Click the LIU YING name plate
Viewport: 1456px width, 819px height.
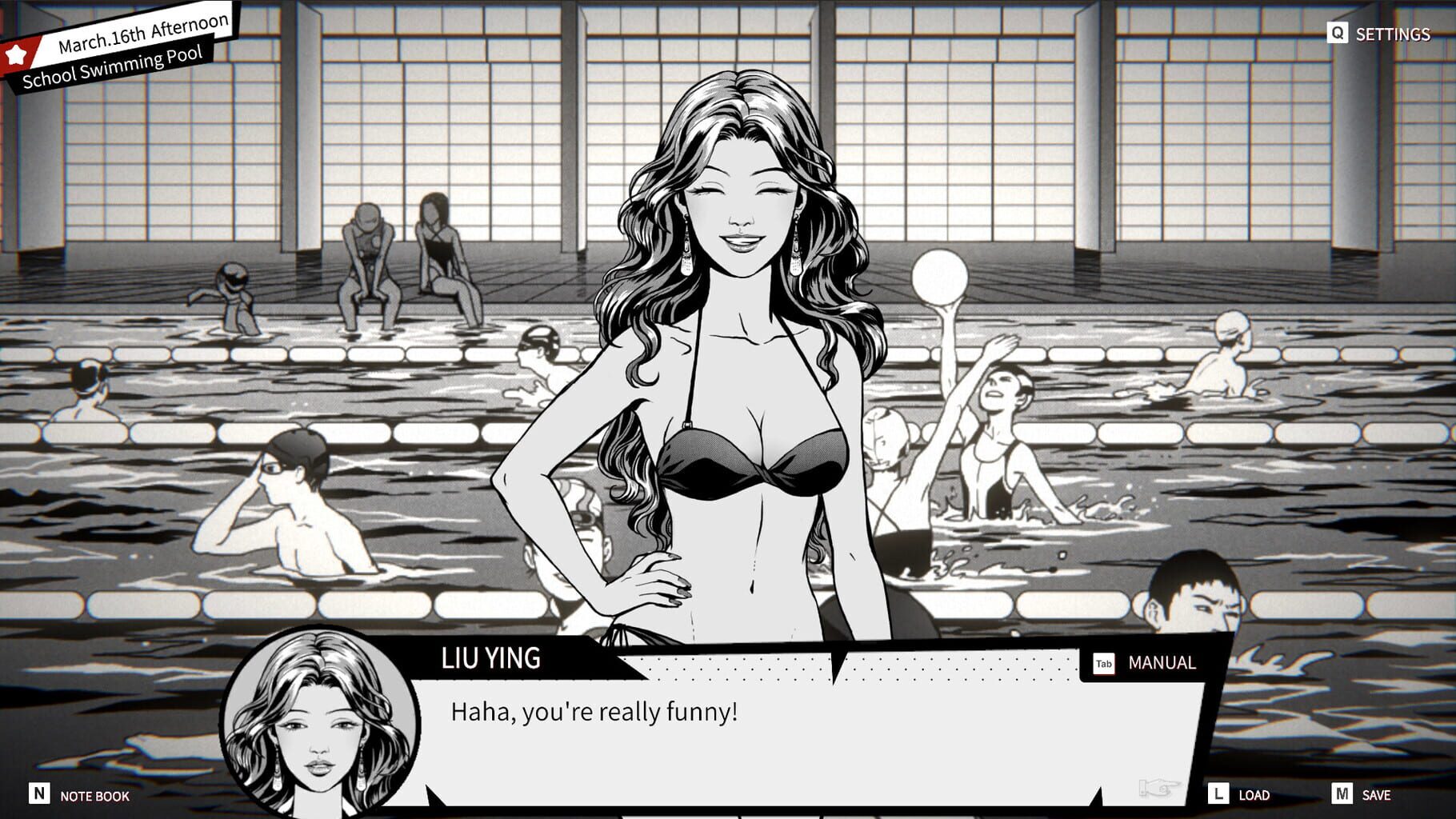491,661
